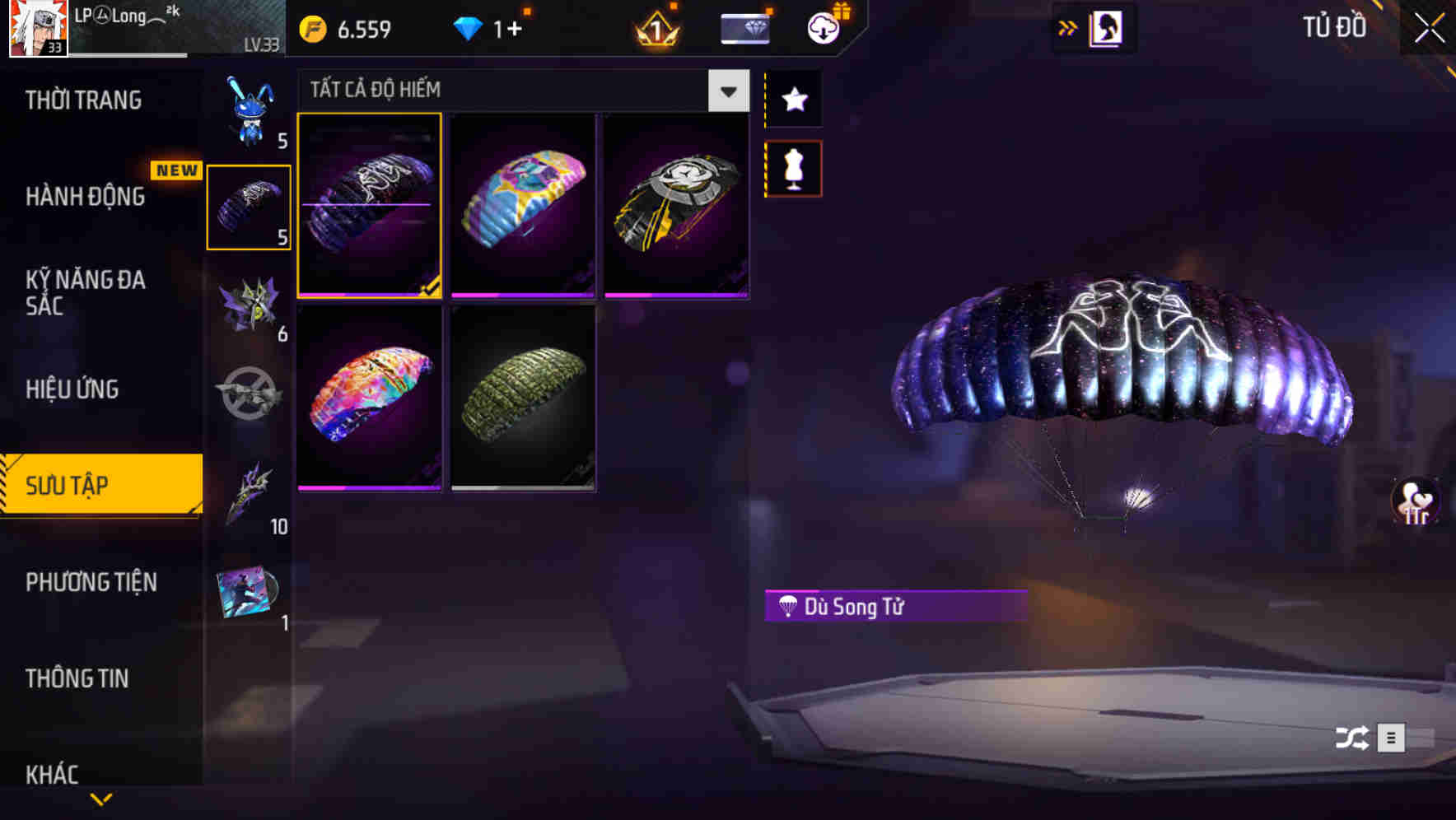Image resolution: width=1456 pixels, height=820 pixels.
Task: Click the diamond card icon in top bar
Action: pos(744,27)
